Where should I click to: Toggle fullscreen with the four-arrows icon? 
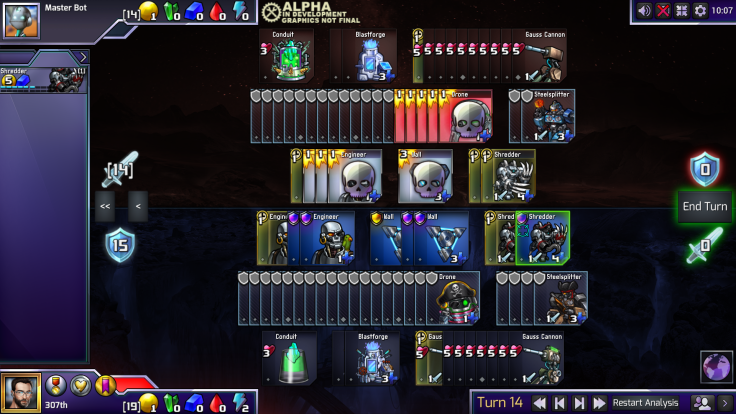(x=681, y=10)
